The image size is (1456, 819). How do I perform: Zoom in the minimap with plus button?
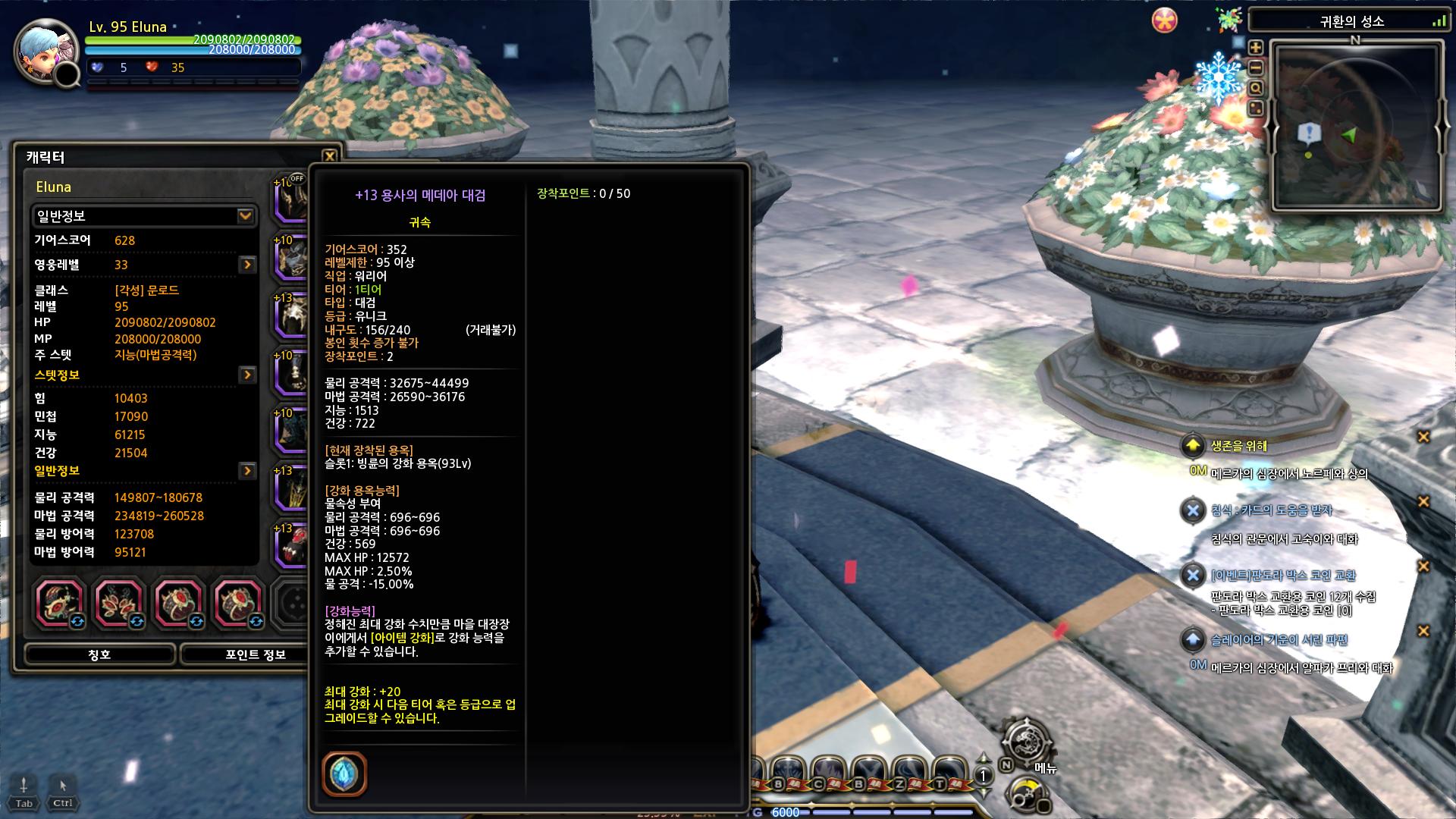coord(1256,47)
